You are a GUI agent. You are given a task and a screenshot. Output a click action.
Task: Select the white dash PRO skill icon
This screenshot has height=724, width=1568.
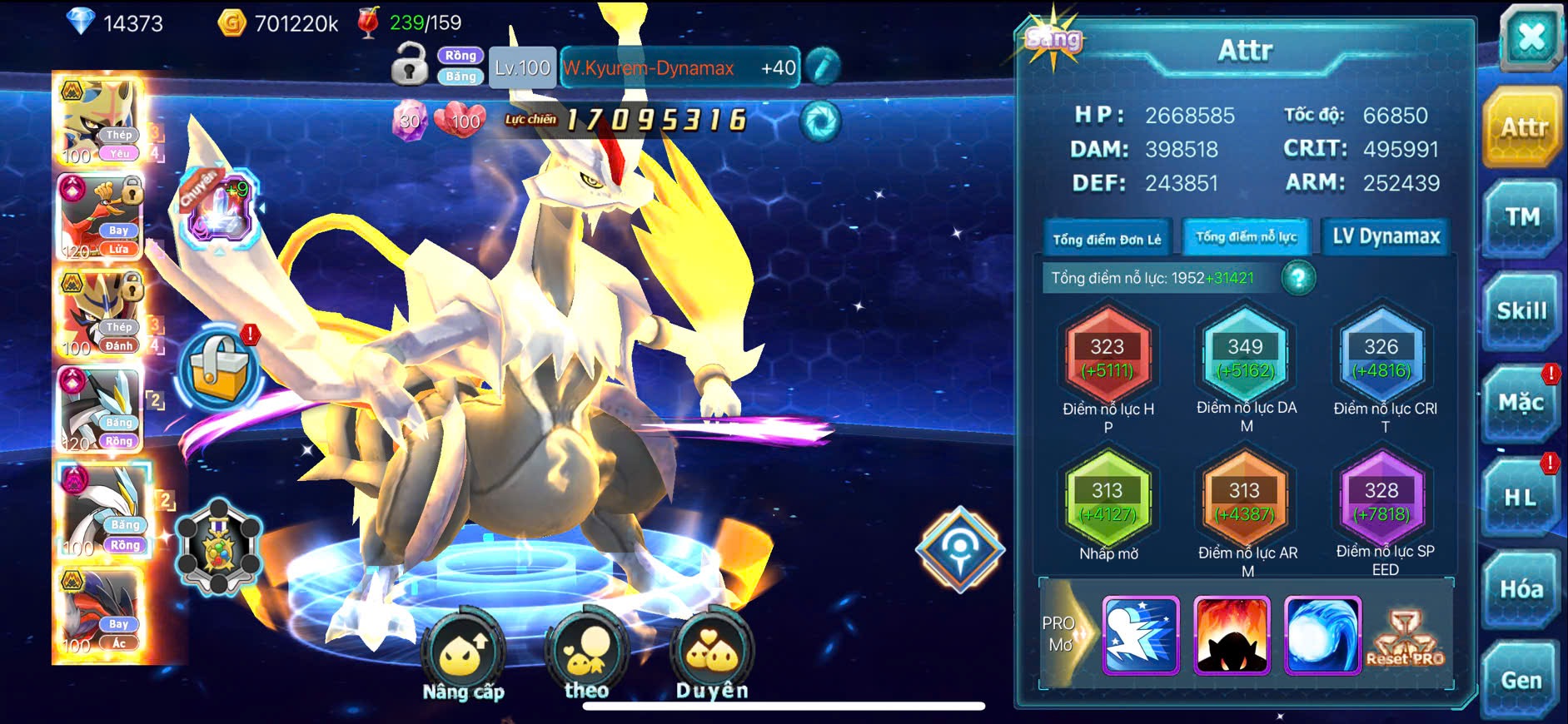tap(1141, 635)
